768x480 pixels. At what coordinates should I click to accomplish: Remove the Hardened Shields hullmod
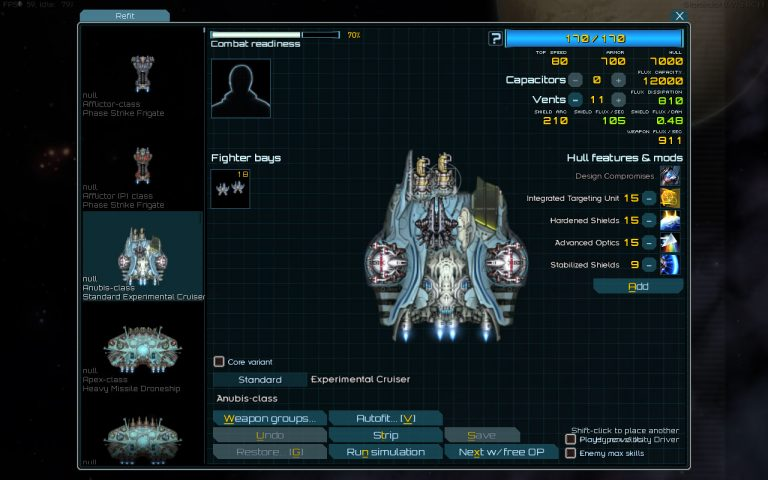point(649,220)
